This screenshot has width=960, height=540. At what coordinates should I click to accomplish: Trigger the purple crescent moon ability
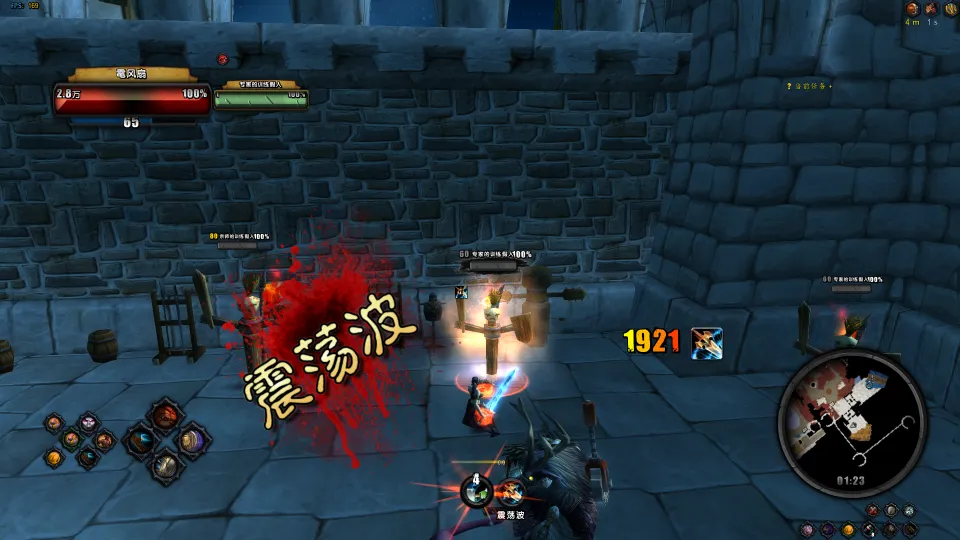191,440
